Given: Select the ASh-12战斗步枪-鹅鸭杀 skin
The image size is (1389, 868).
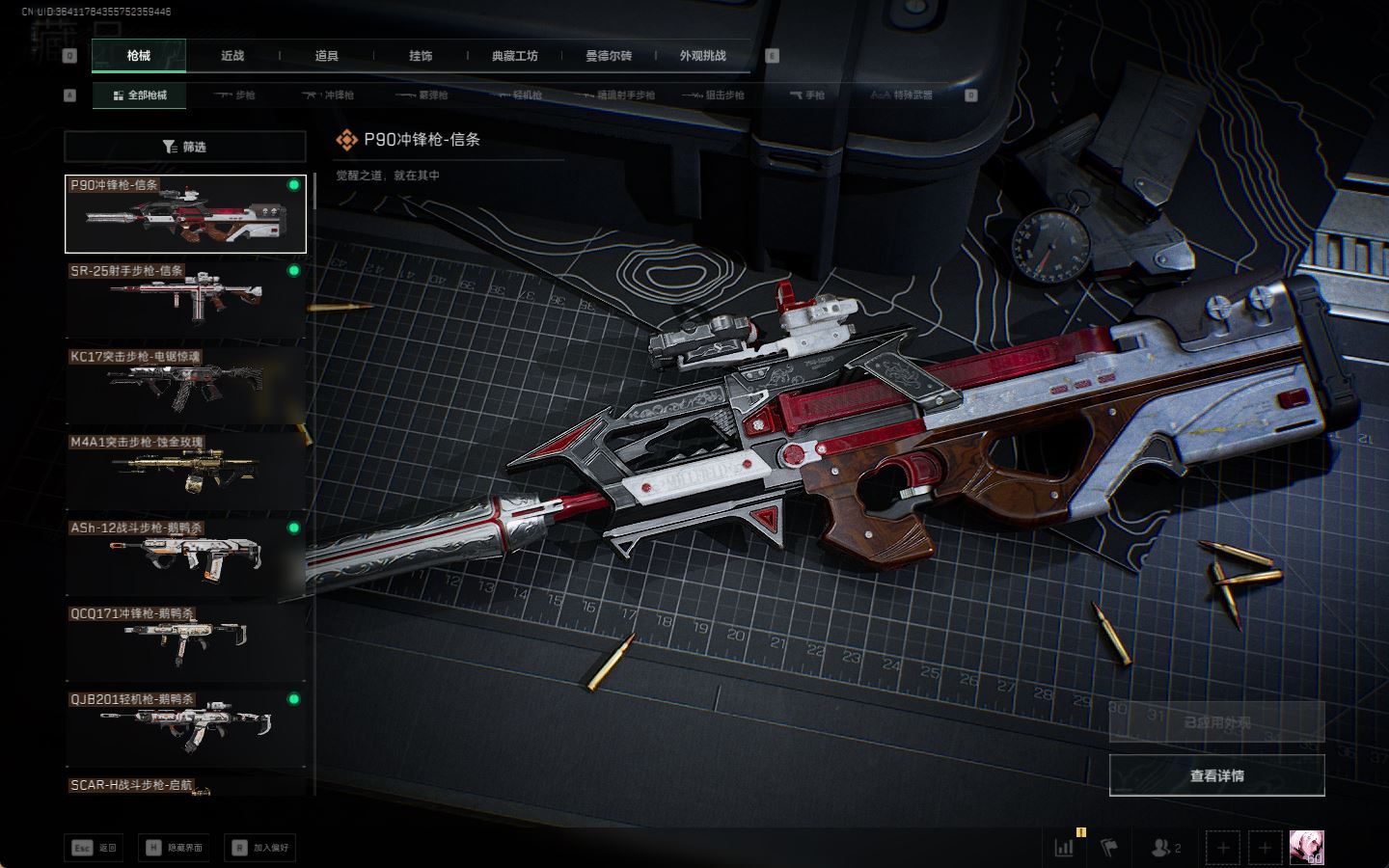Looking at the screenshot, I should (x=185, y=556).
